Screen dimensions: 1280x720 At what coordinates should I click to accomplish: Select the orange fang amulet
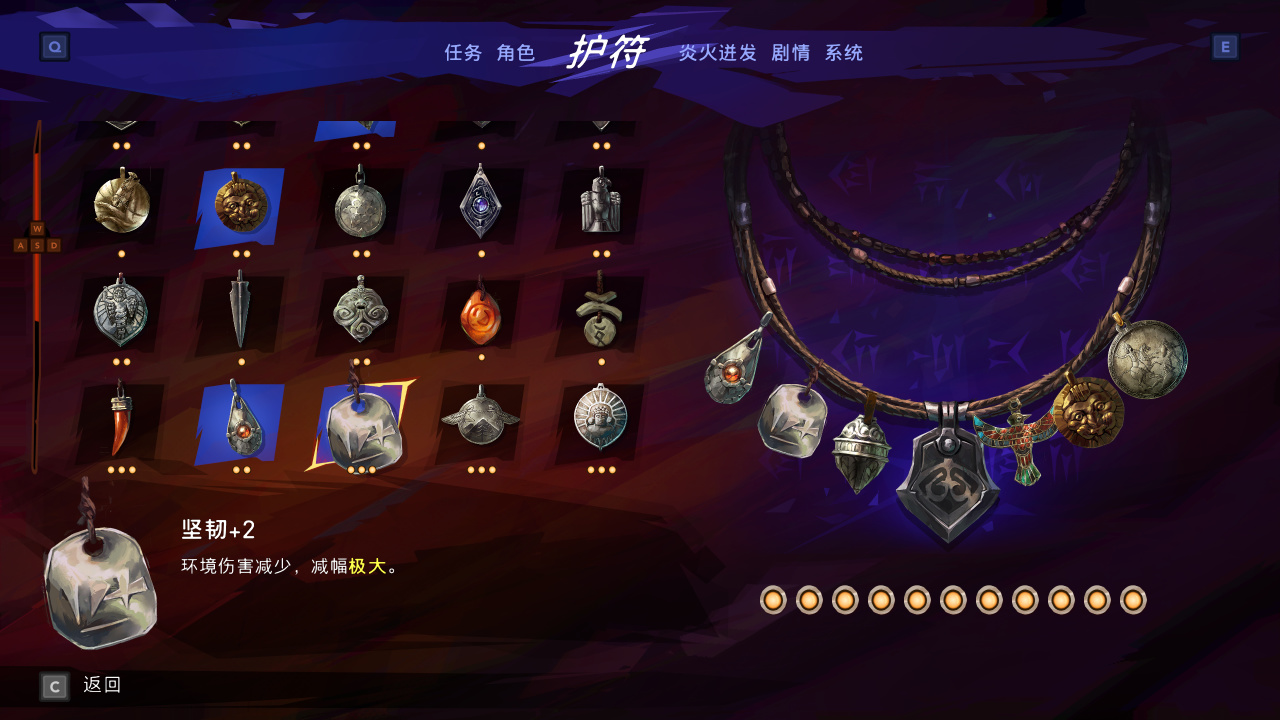120,424
